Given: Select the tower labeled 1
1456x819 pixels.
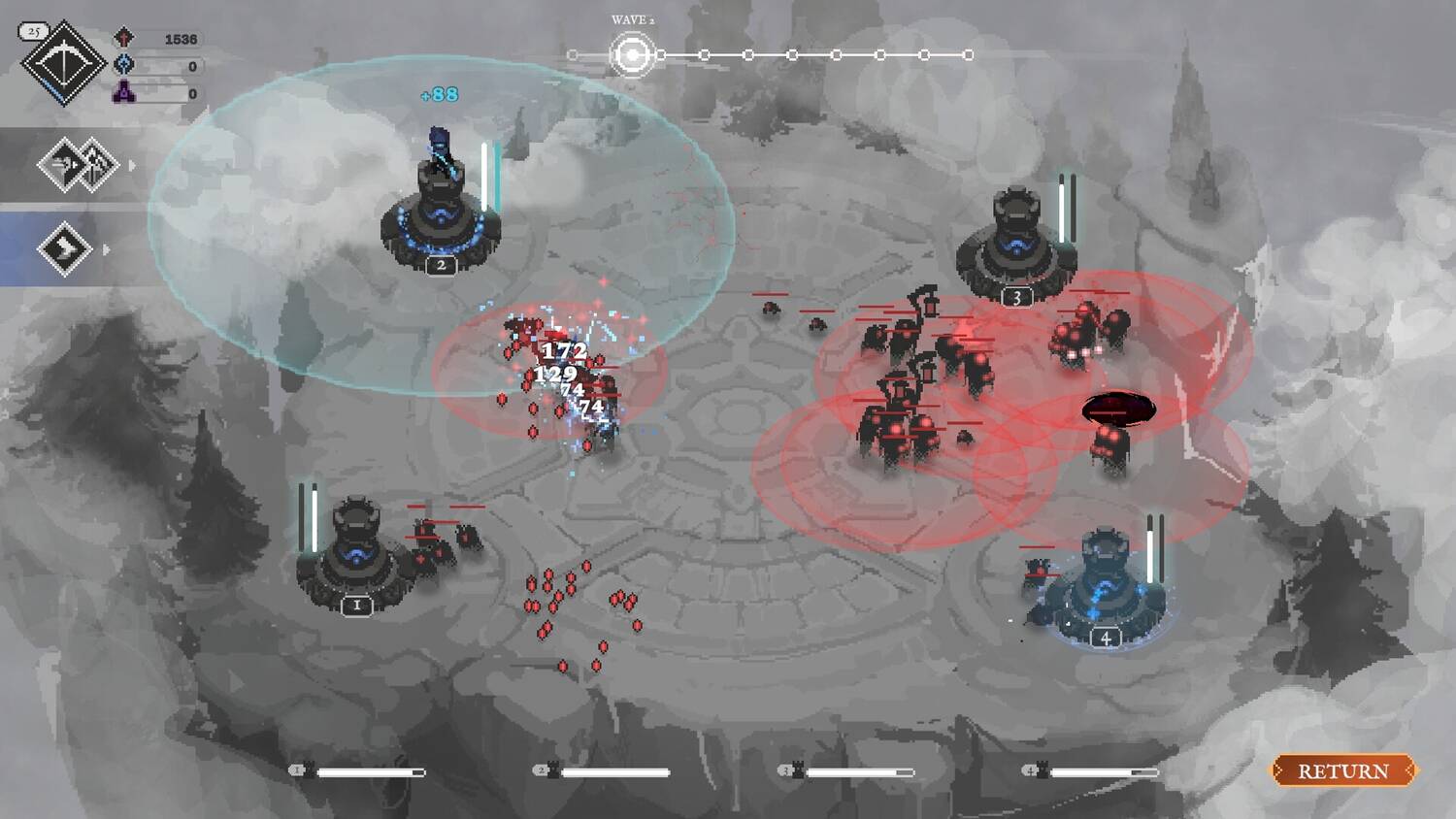Looking at the screenshot, I should click(356, 555).
